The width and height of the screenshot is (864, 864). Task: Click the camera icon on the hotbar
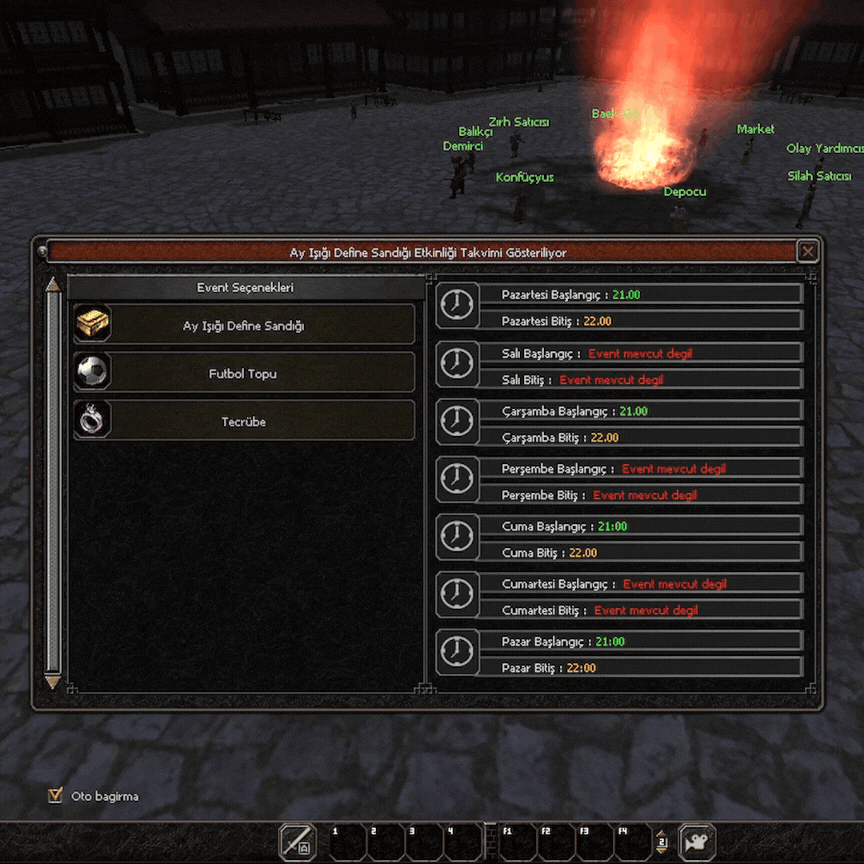click(696, 843)
